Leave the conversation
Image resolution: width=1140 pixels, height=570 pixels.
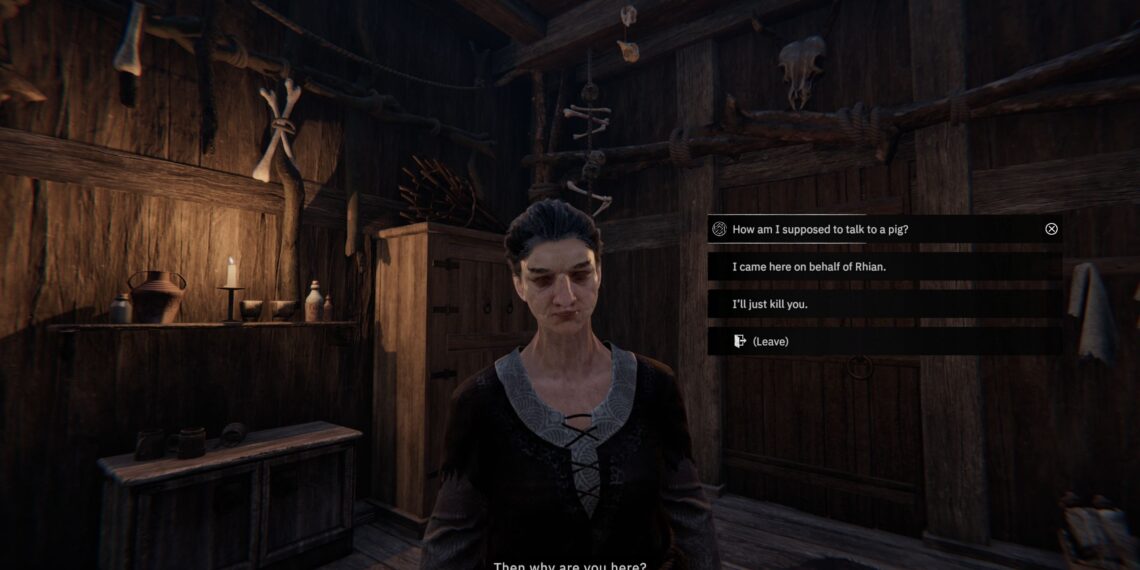(x=770, y=341)
